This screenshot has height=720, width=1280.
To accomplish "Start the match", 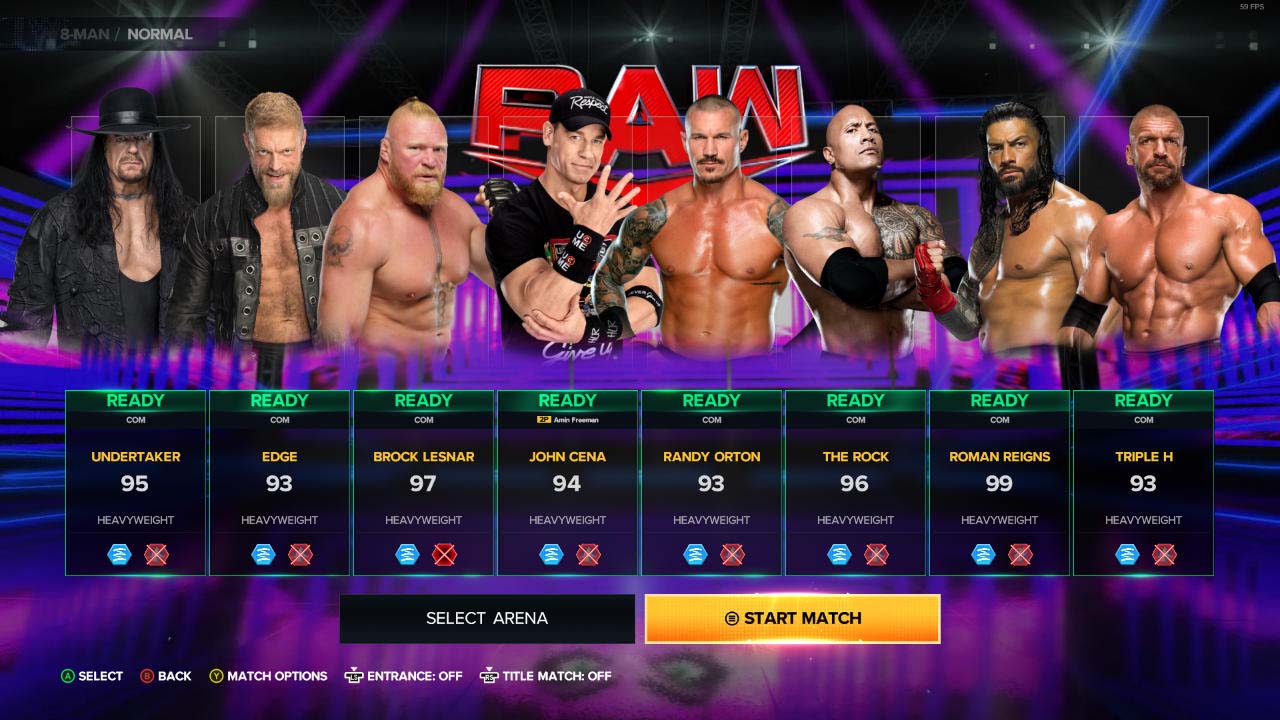I will click(x=792, y=619).
